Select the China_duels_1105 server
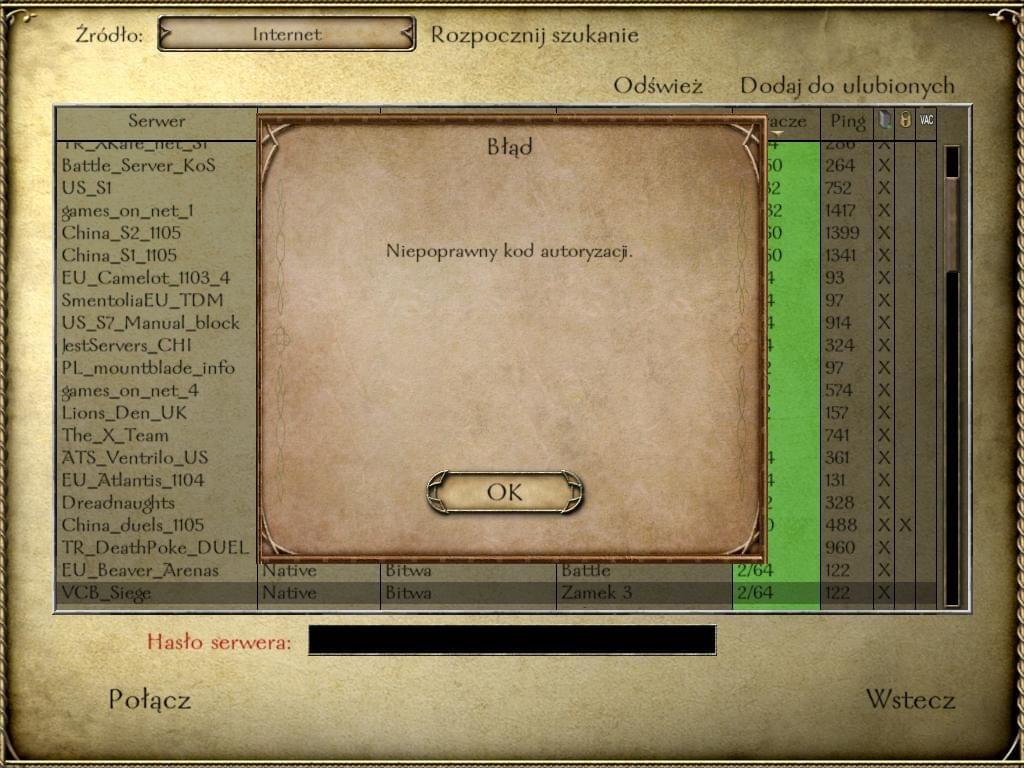The image size is (1024, 768). tap(132, 525)
